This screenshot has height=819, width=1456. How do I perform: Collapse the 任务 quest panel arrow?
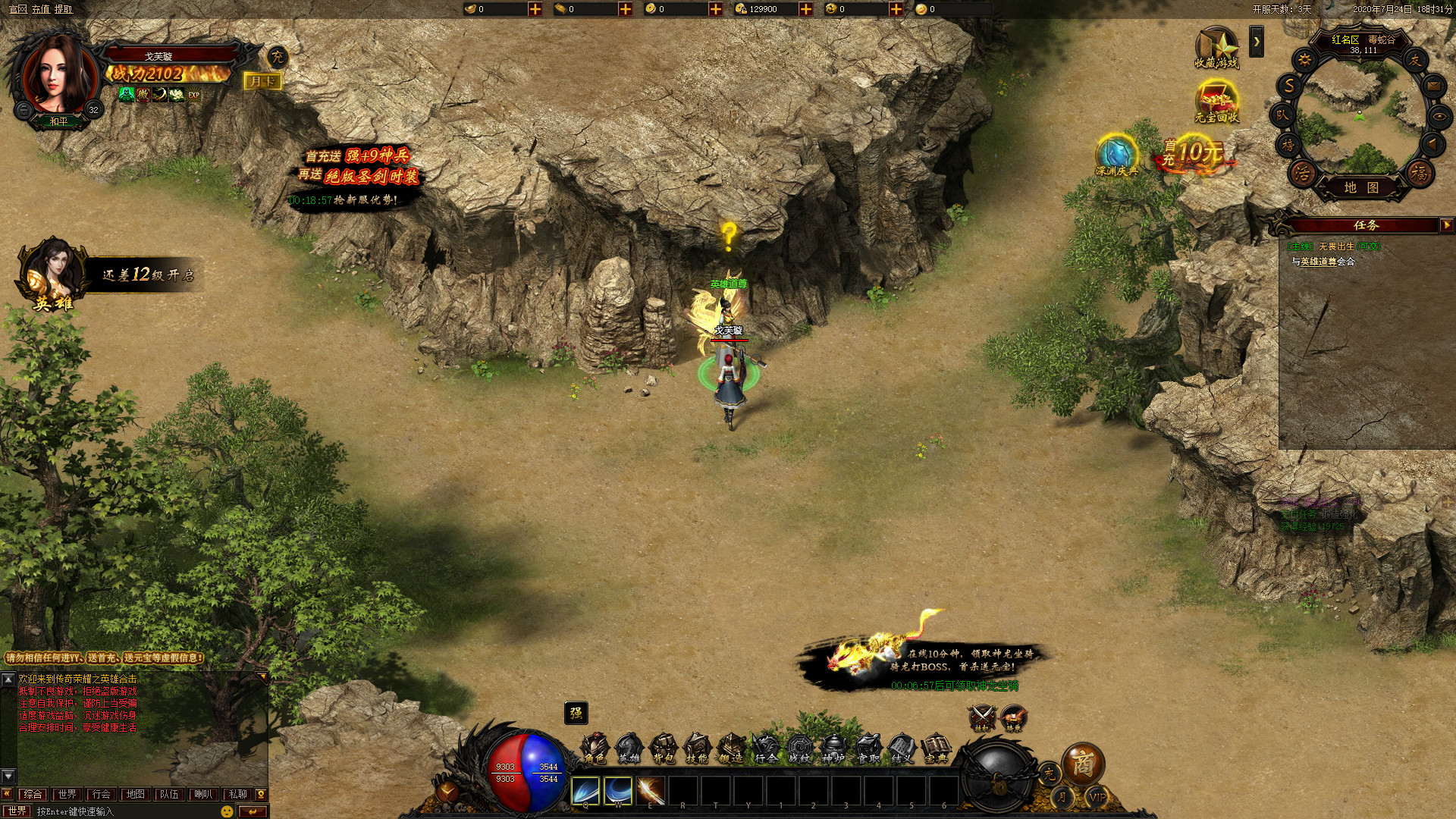click(x=1446, y=225)
